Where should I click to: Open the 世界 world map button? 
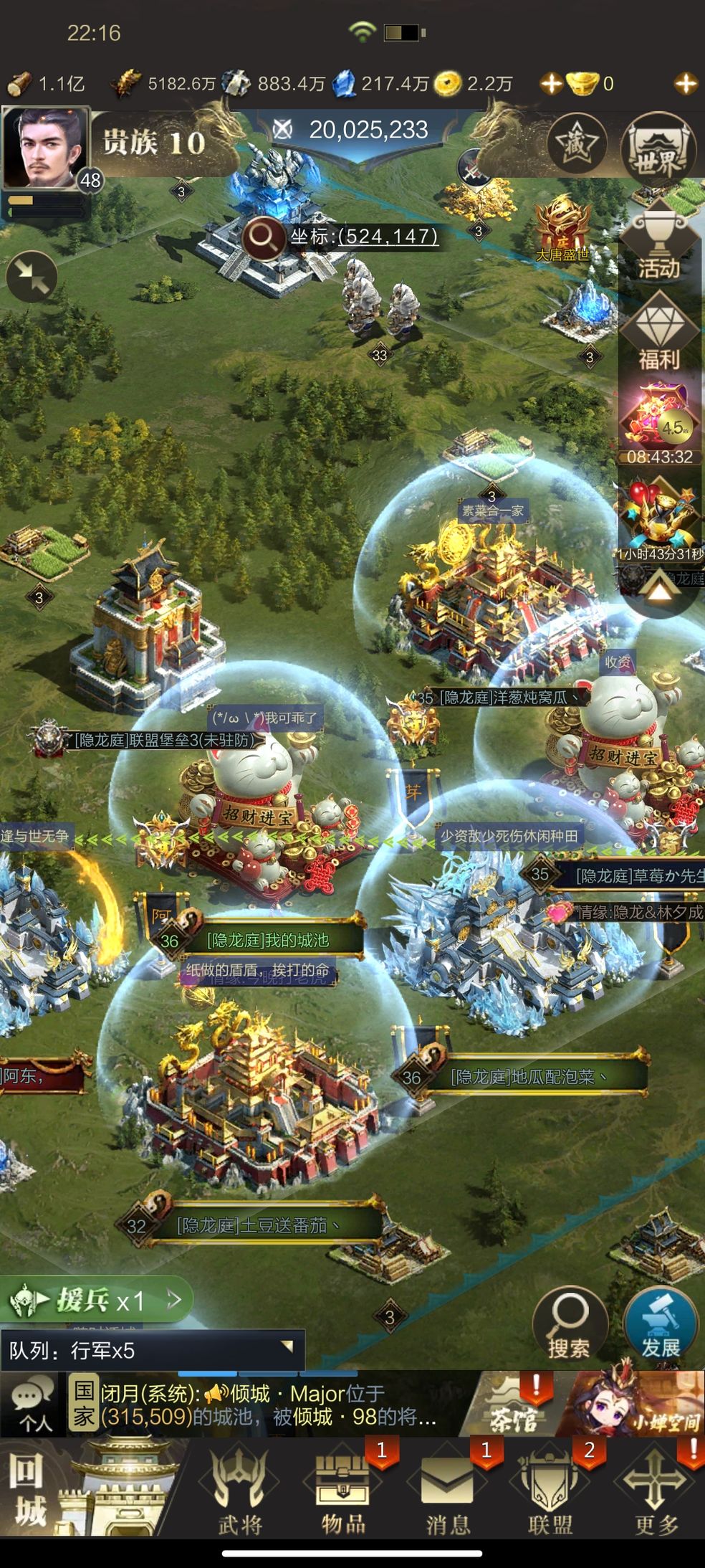pos(658,149)
